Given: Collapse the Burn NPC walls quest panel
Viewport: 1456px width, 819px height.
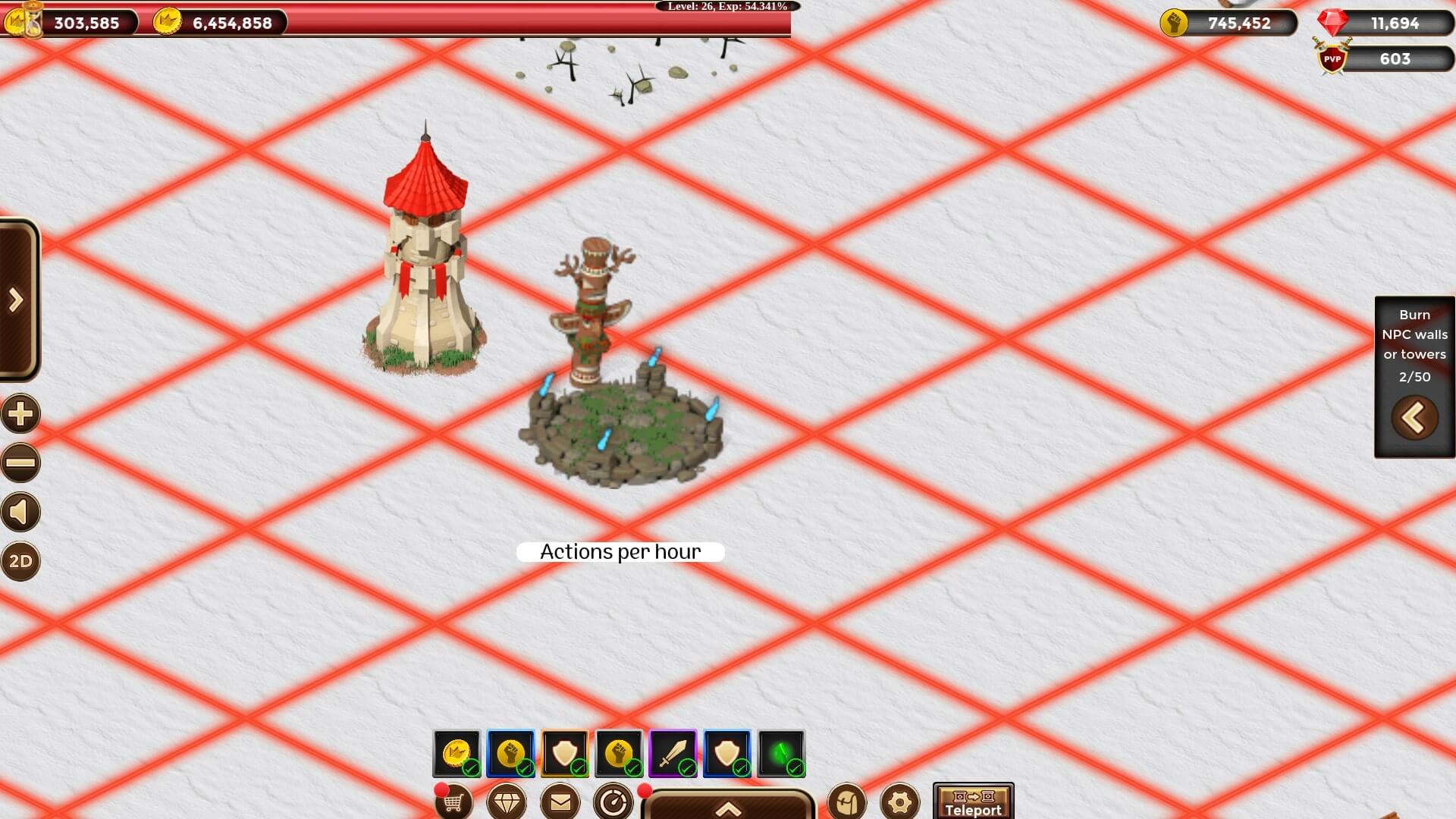Looking at the screenshot, I should tap(1414, 418).
